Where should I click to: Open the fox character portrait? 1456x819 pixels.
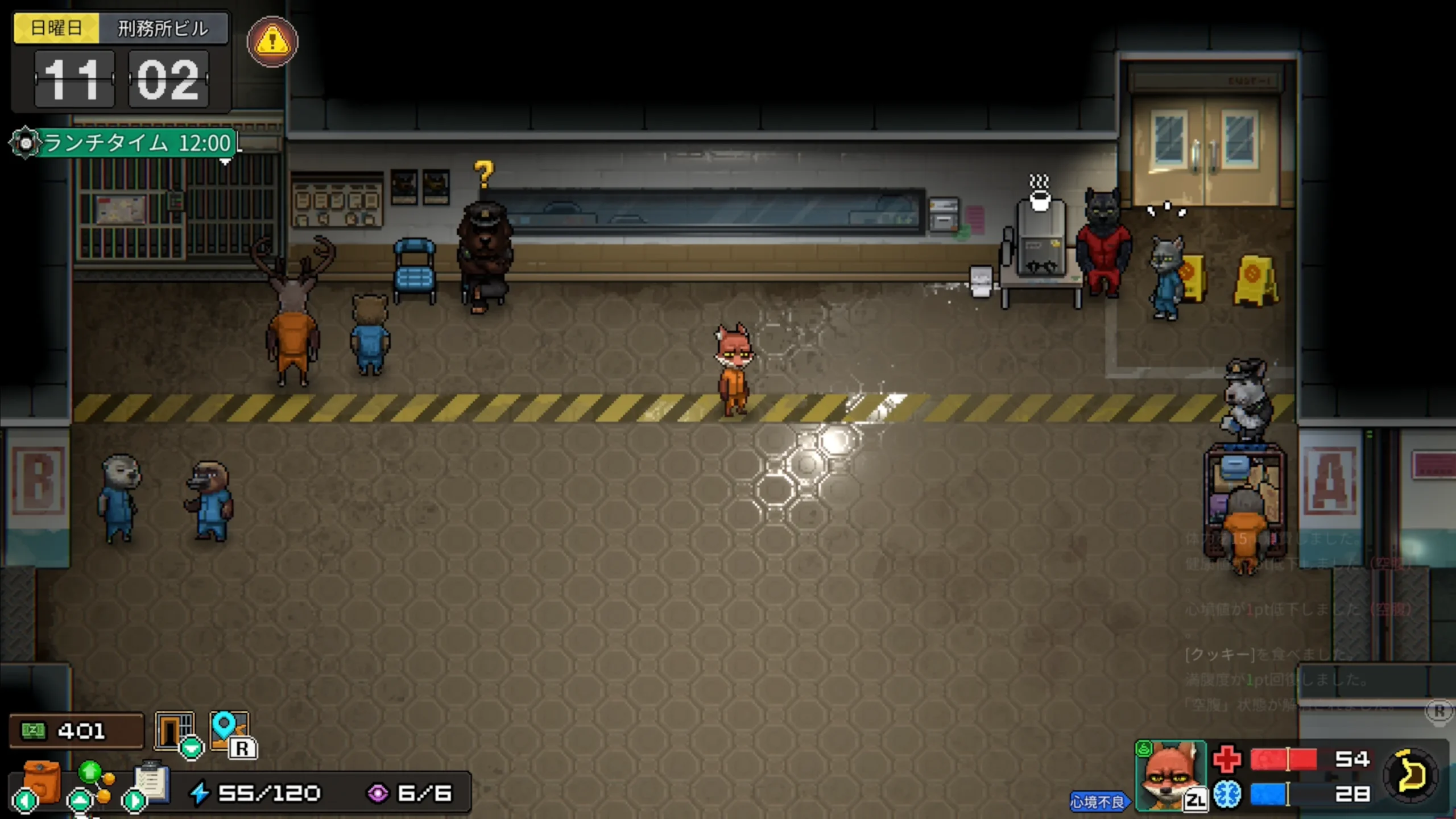pyautogui.click(x=1170, y=775)
